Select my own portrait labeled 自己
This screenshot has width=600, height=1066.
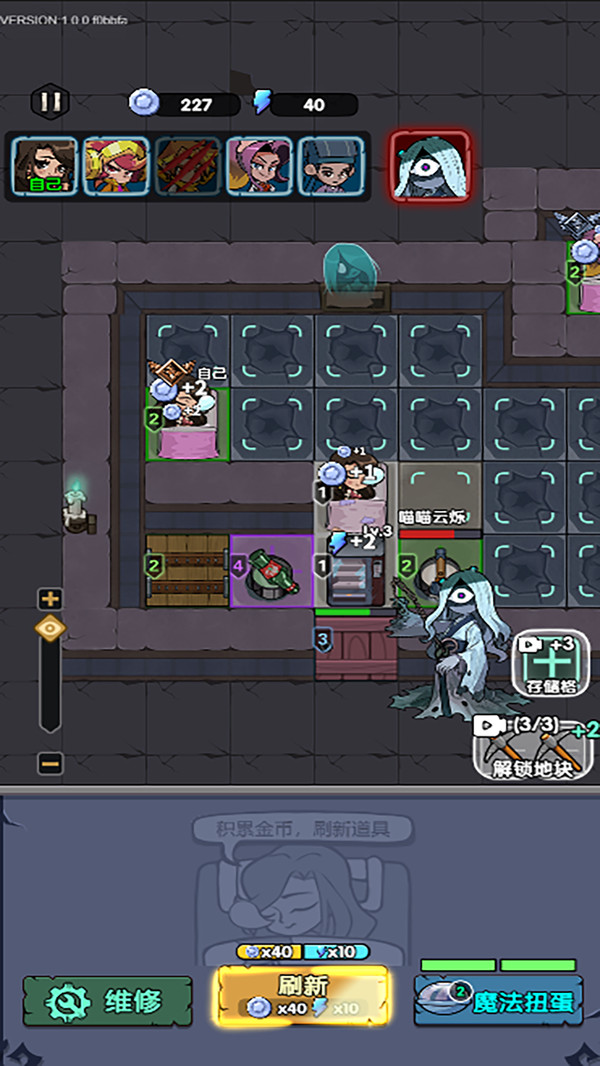coord(45,165)
